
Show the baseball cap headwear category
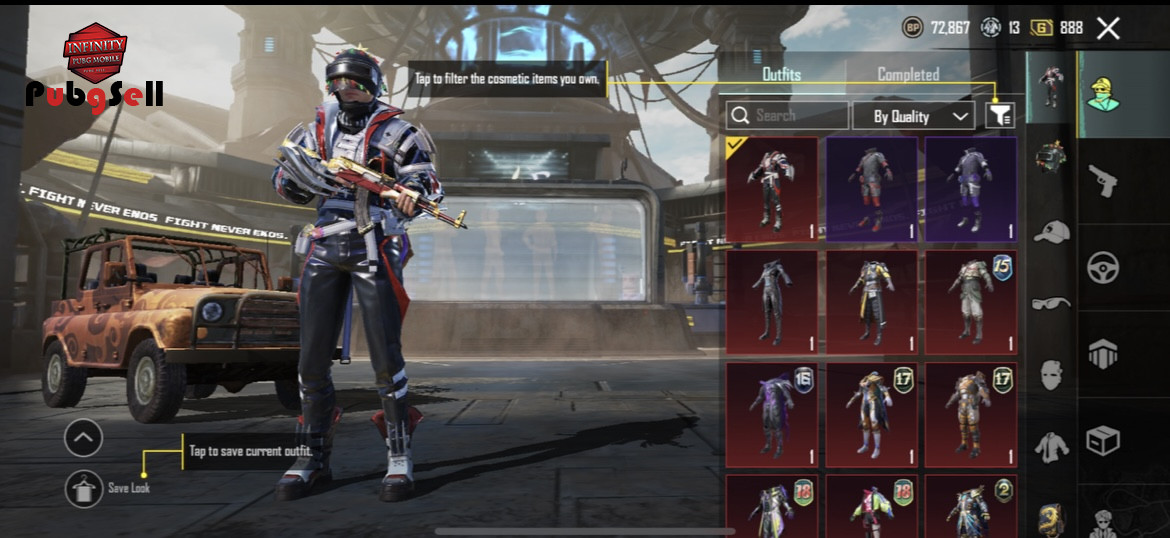(x=1051, y=232)
